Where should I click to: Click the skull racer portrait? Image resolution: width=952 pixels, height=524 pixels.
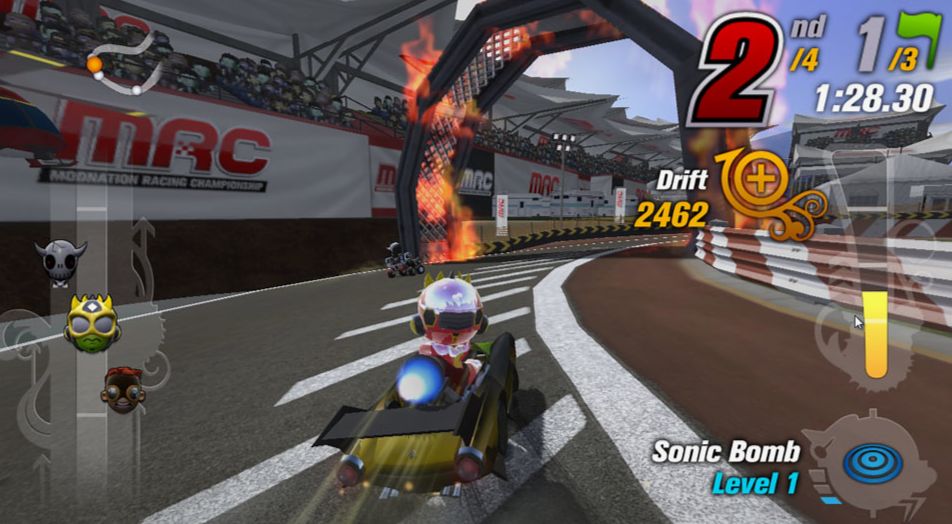coord(60,259)
